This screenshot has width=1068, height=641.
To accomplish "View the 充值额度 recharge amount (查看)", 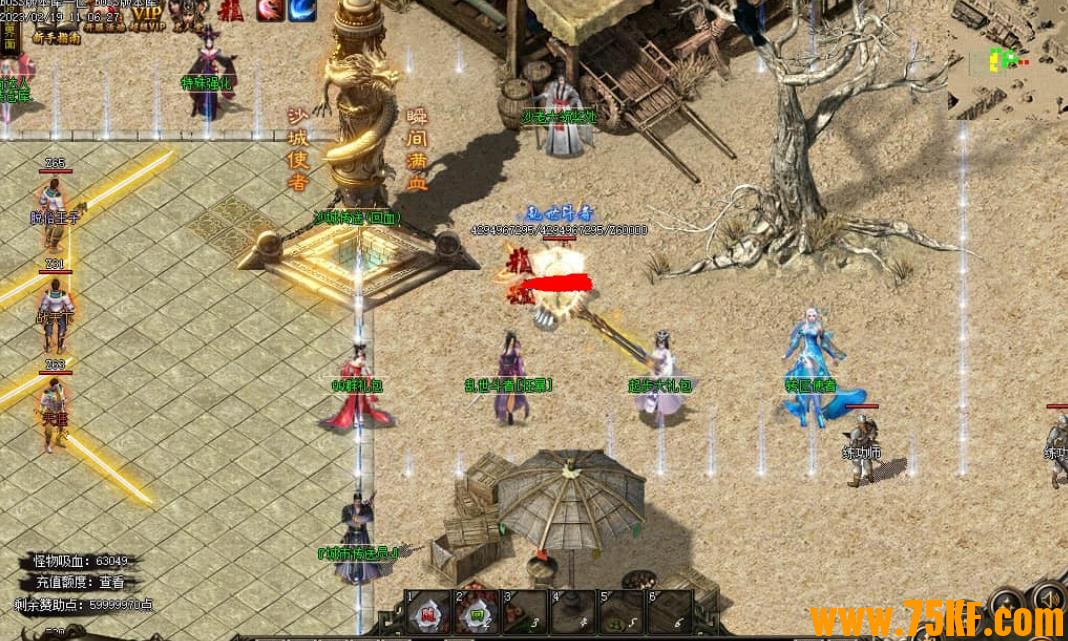I will (111, 581).
